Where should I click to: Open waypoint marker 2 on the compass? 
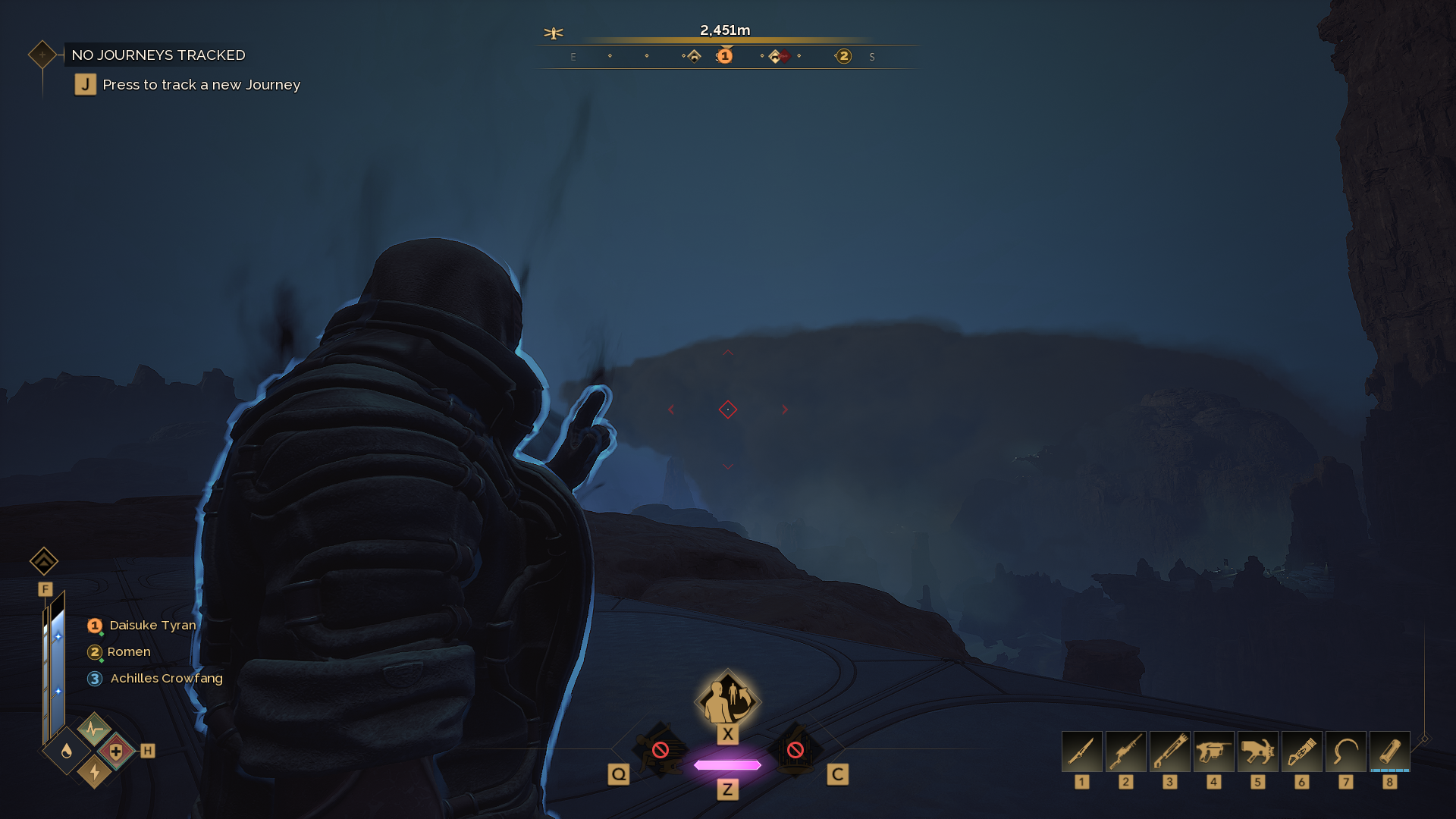[843, 55]
